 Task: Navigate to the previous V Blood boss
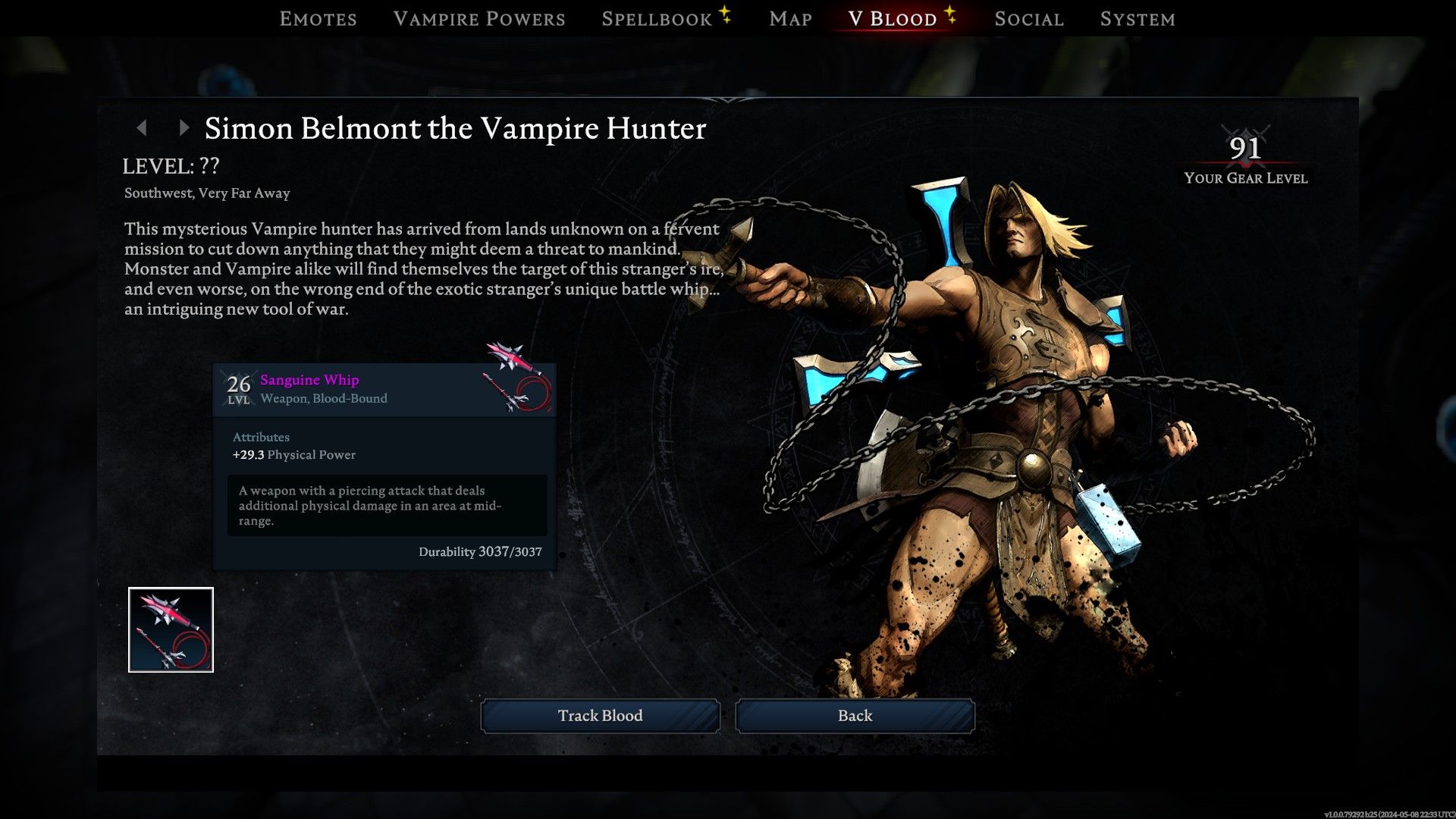tap(144, 127)
